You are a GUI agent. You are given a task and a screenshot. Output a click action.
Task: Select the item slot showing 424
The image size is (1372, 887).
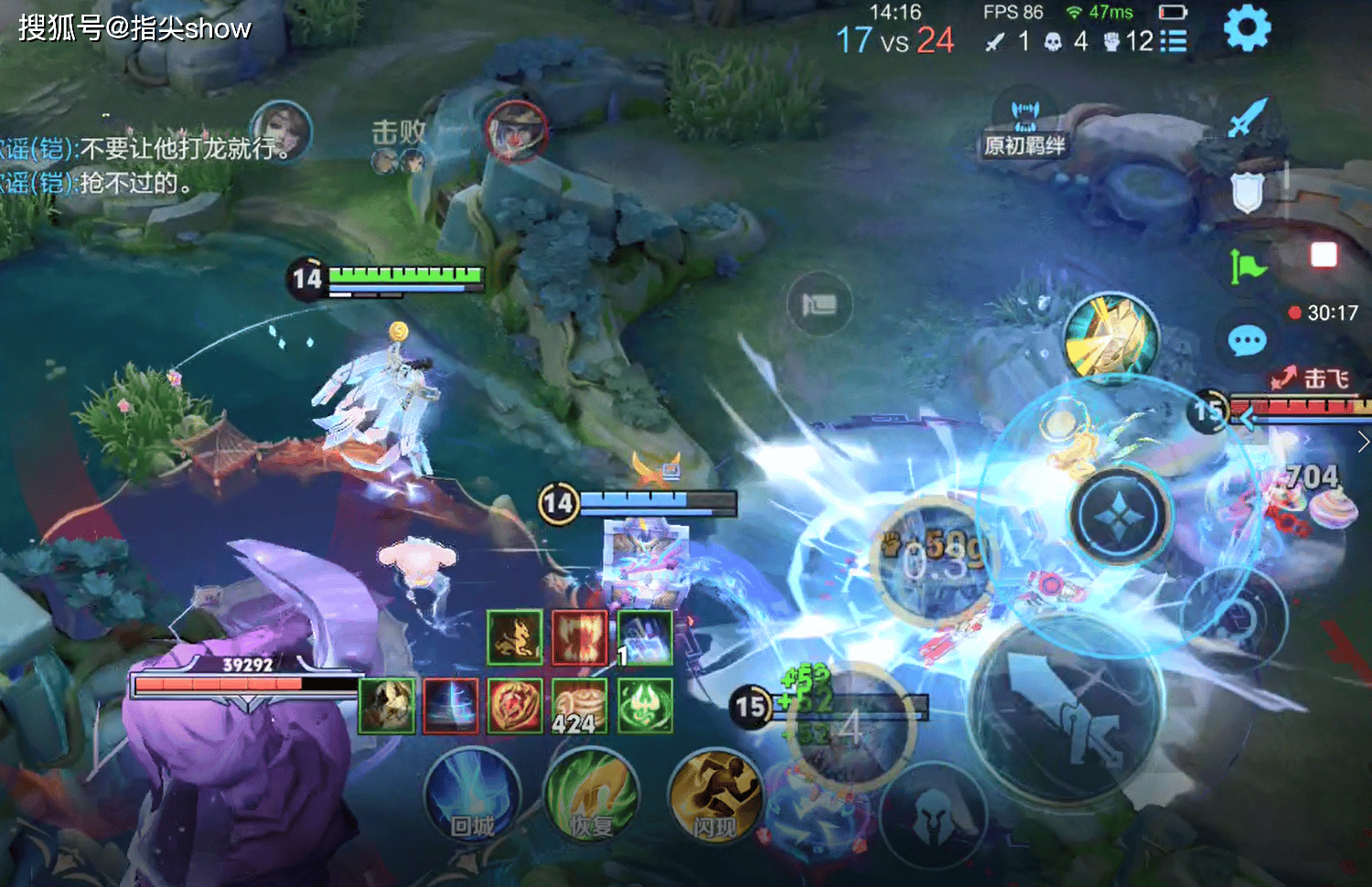[x=579, y=706]
